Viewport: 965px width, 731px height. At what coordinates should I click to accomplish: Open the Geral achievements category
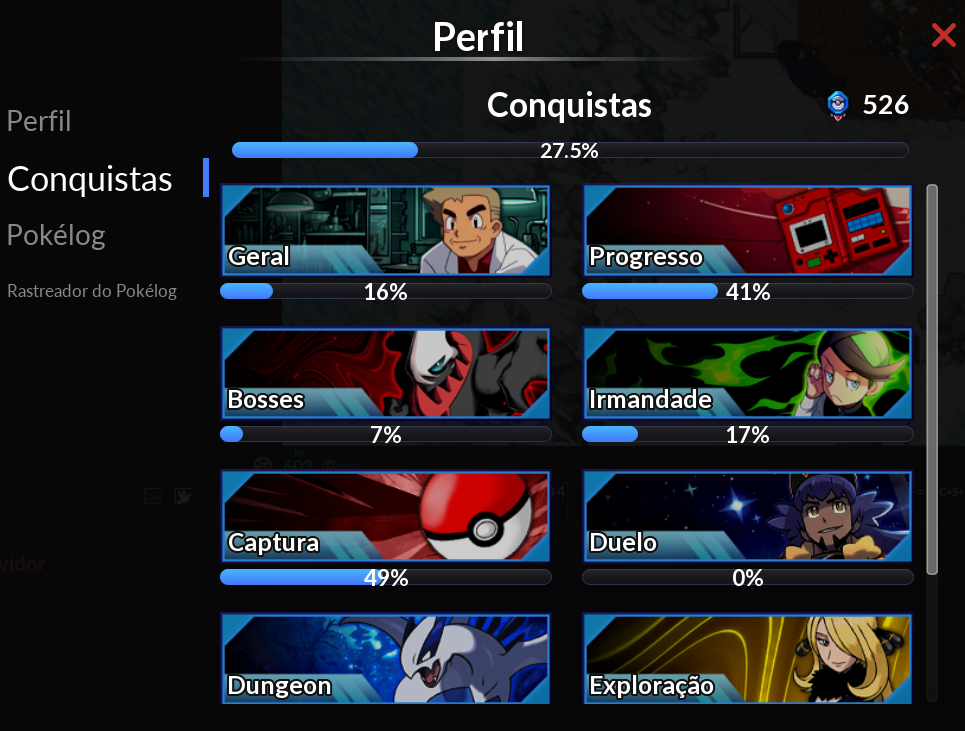tap(385, 230)
